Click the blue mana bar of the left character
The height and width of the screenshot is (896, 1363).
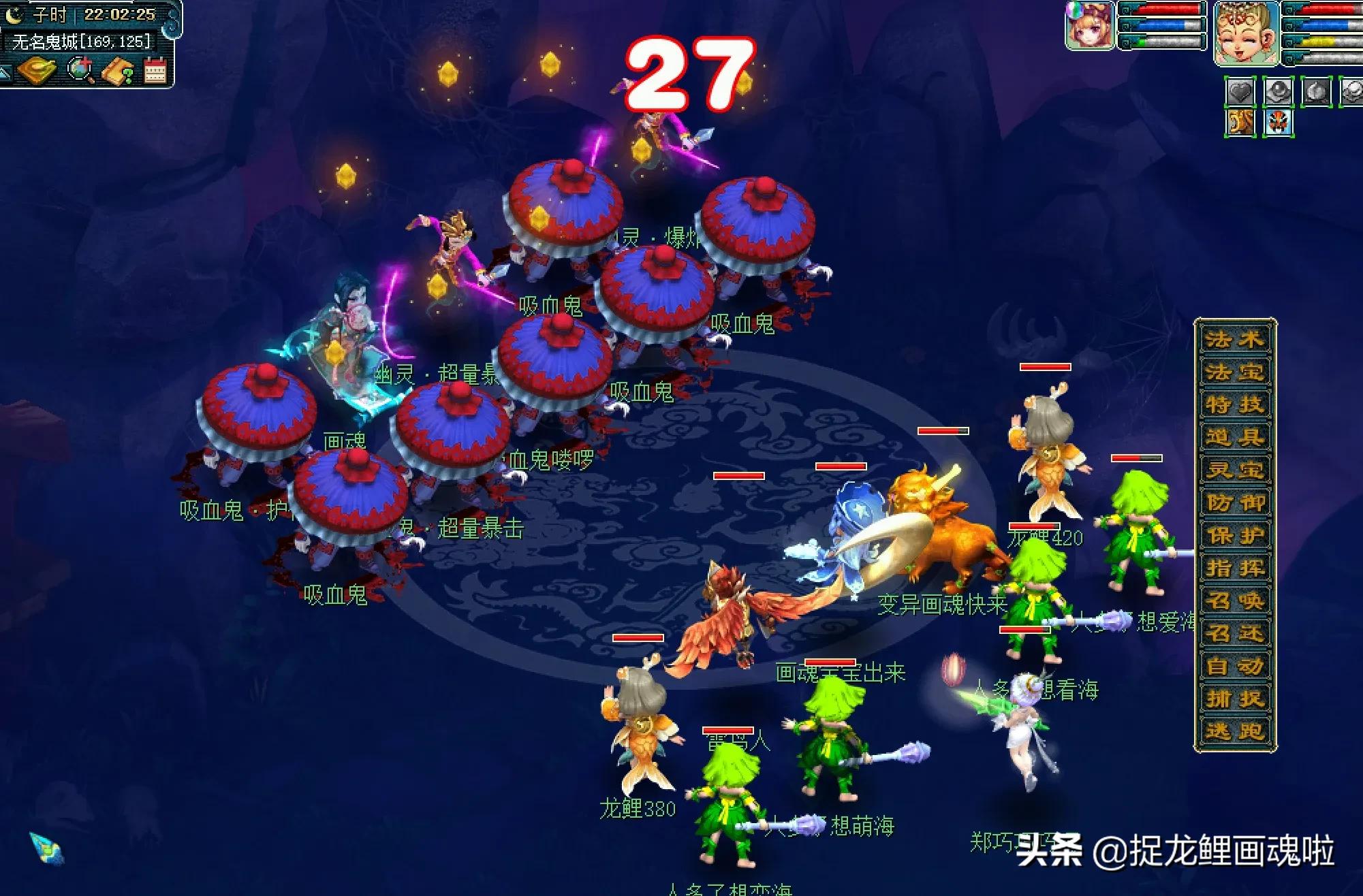(1161, 25)
